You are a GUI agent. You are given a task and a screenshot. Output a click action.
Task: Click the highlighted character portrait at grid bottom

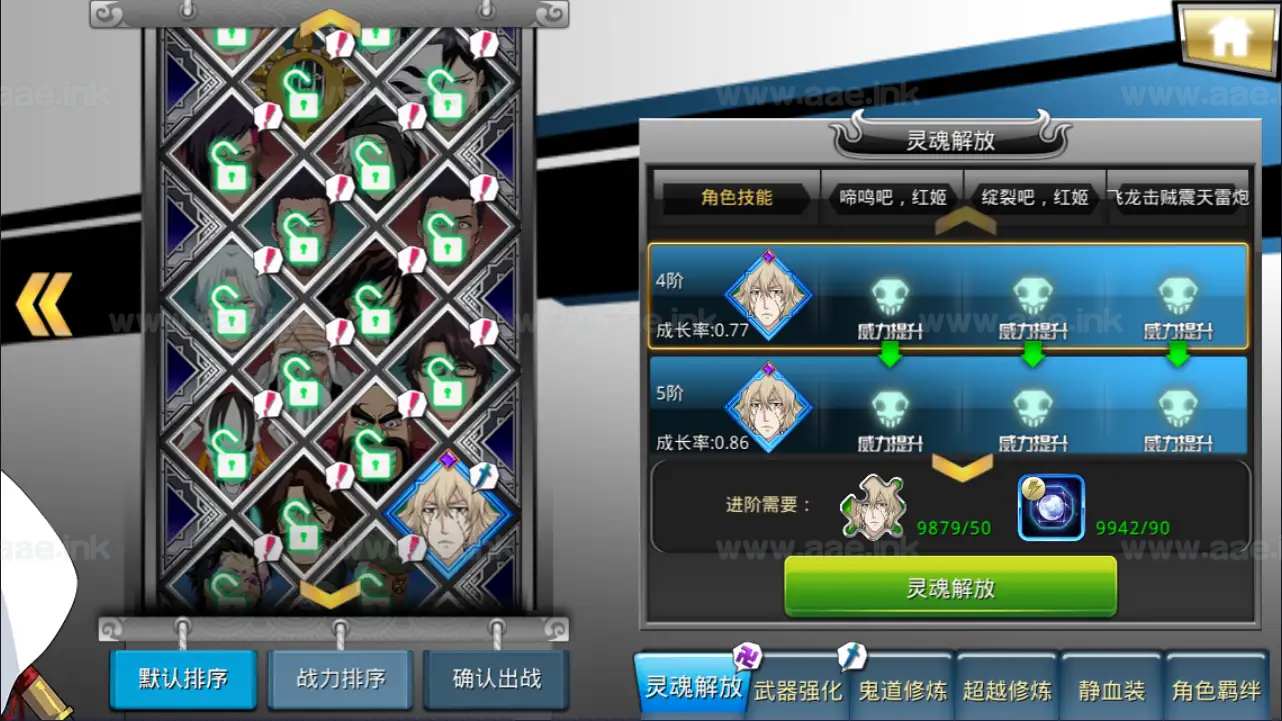(x=449, y=515)
